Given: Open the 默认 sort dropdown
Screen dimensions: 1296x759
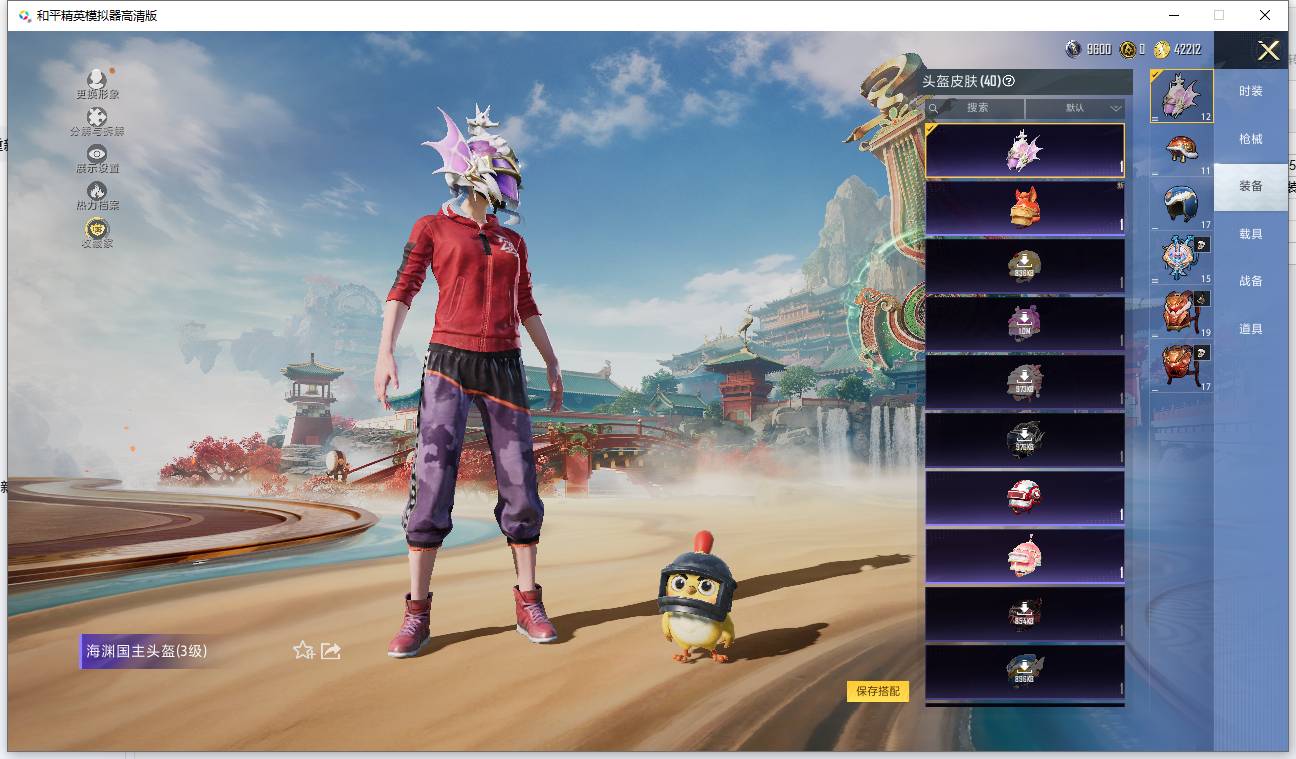Looking at the screenshot, I should click(x=1075, y=108).
